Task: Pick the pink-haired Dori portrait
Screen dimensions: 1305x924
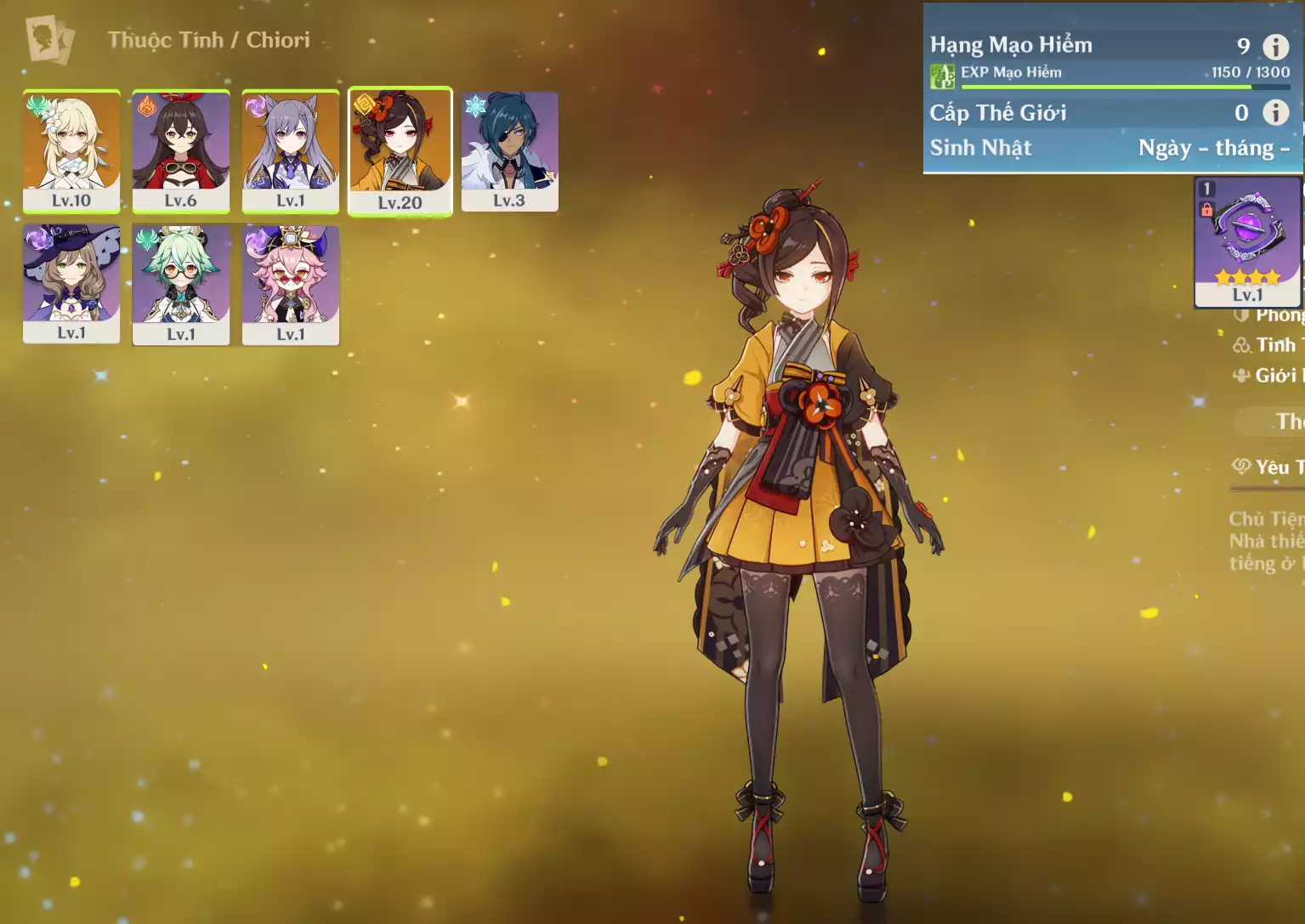Action: (291, 284)
